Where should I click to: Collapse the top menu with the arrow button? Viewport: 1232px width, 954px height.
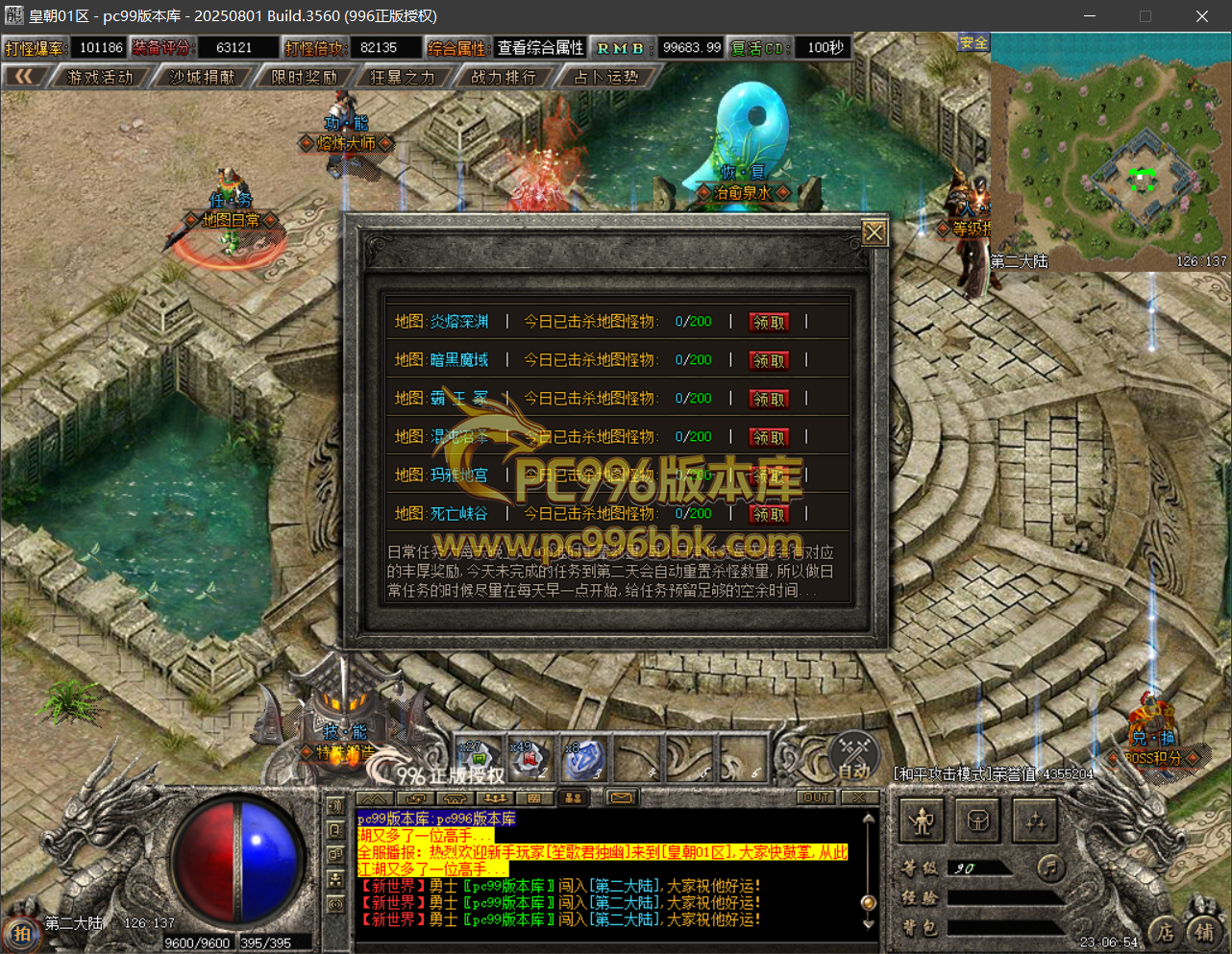(23, 77)
